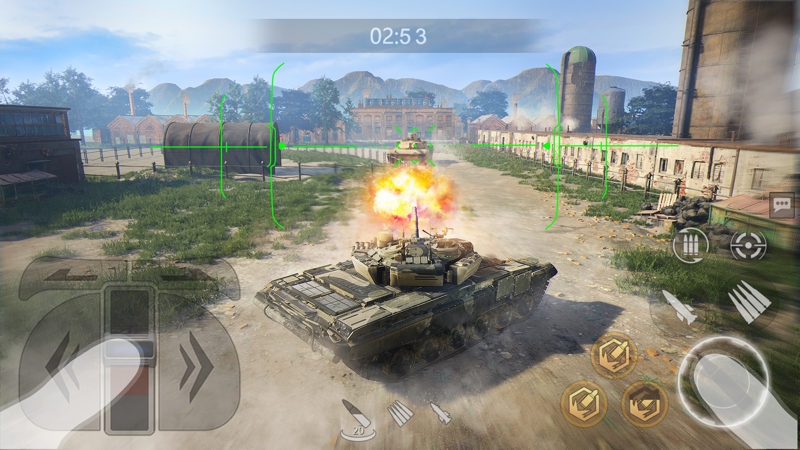Choose the small missile ammo type
The height and width of the screenshot is (450, 800).
[x=440, y=412]
